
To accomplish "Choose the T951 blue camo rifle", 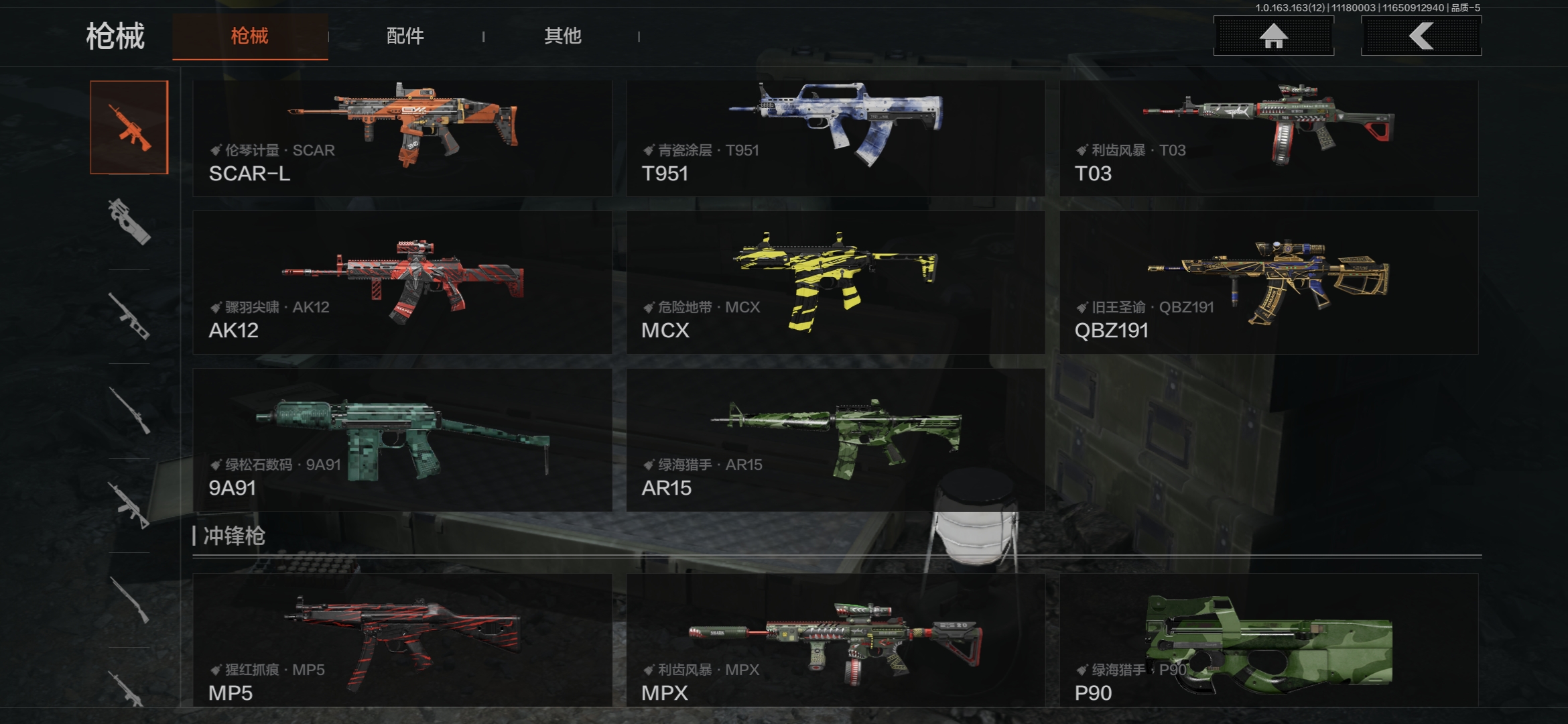I will pyautogui.click(x=835, y=138).
